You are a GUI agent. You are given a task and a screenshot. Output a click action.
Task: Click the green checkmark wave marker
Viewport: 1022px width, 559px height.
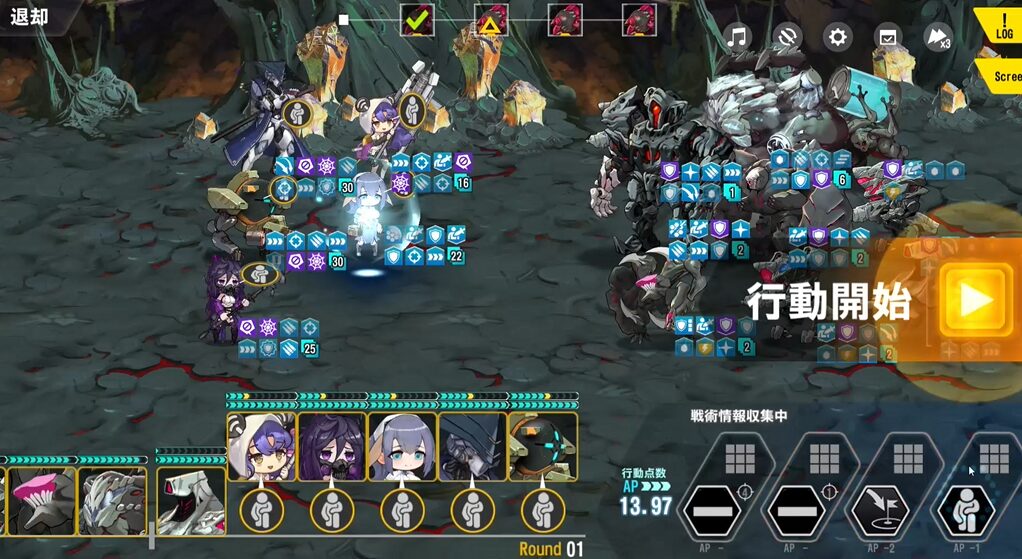(417, 19)
